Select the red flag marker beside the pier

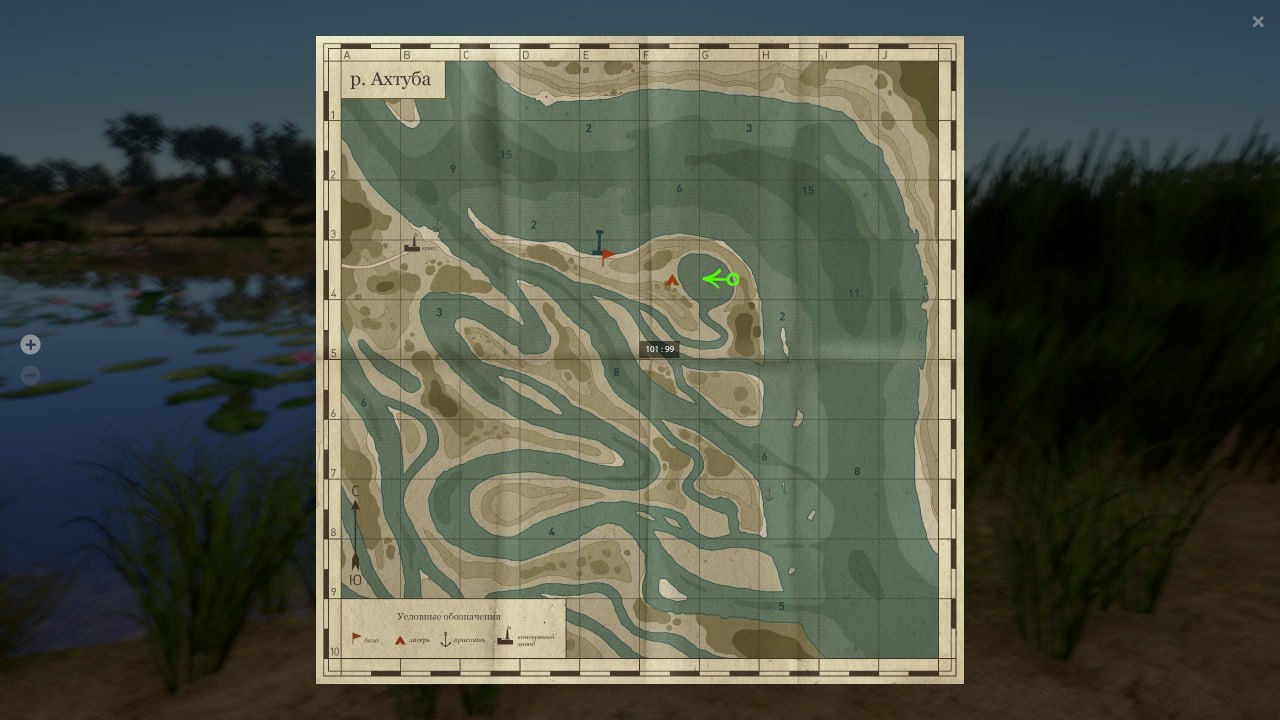pos(608,255)
